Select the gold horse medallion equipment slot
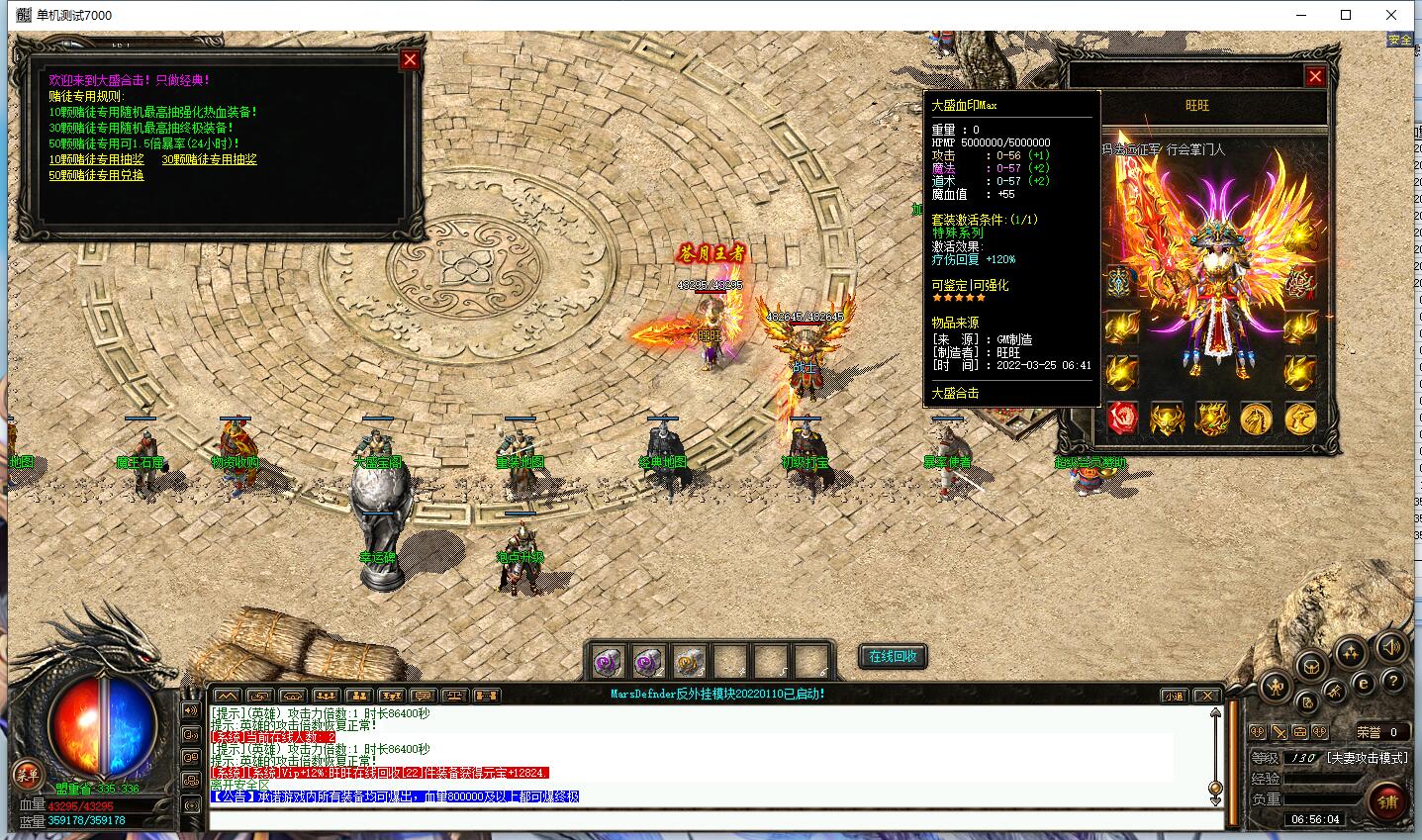1422x840 pixels. 1256,419
